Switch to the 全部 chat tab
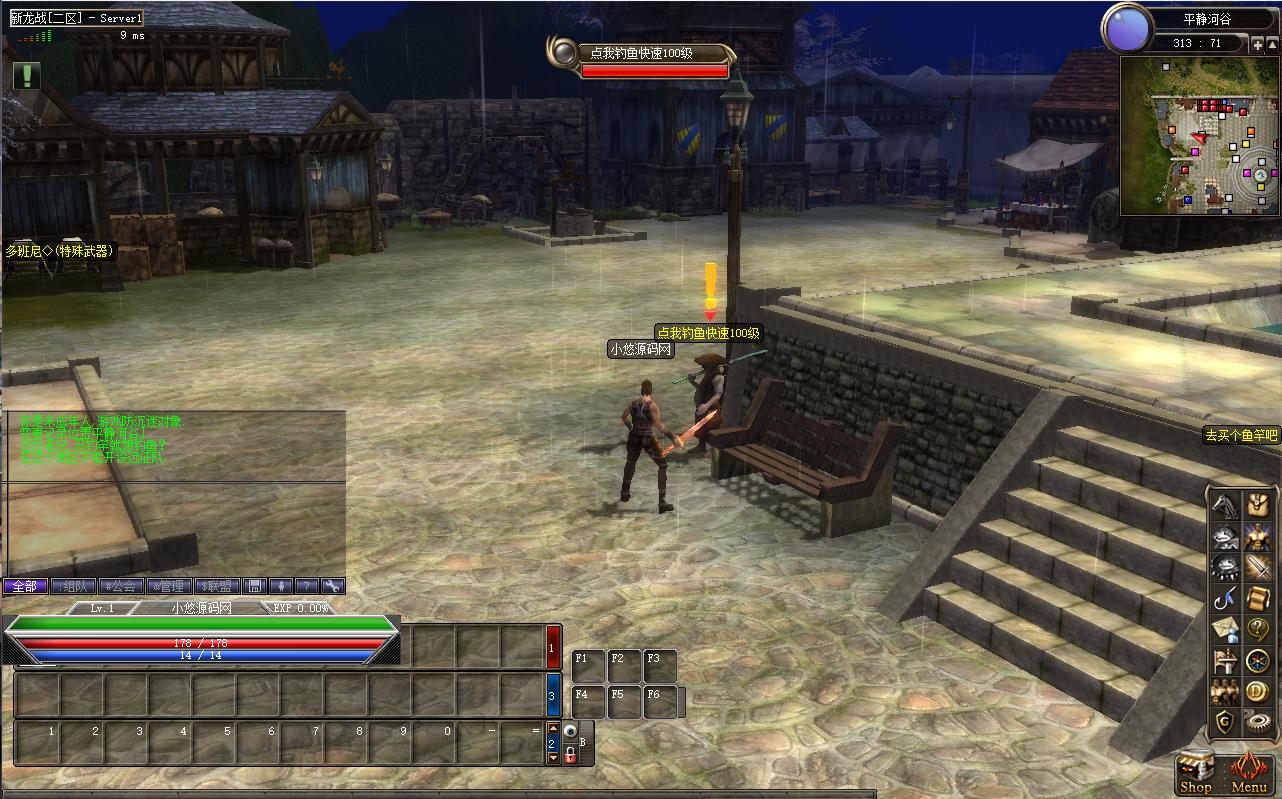The width and height of the screenshot is (1282, 799). 25,586
